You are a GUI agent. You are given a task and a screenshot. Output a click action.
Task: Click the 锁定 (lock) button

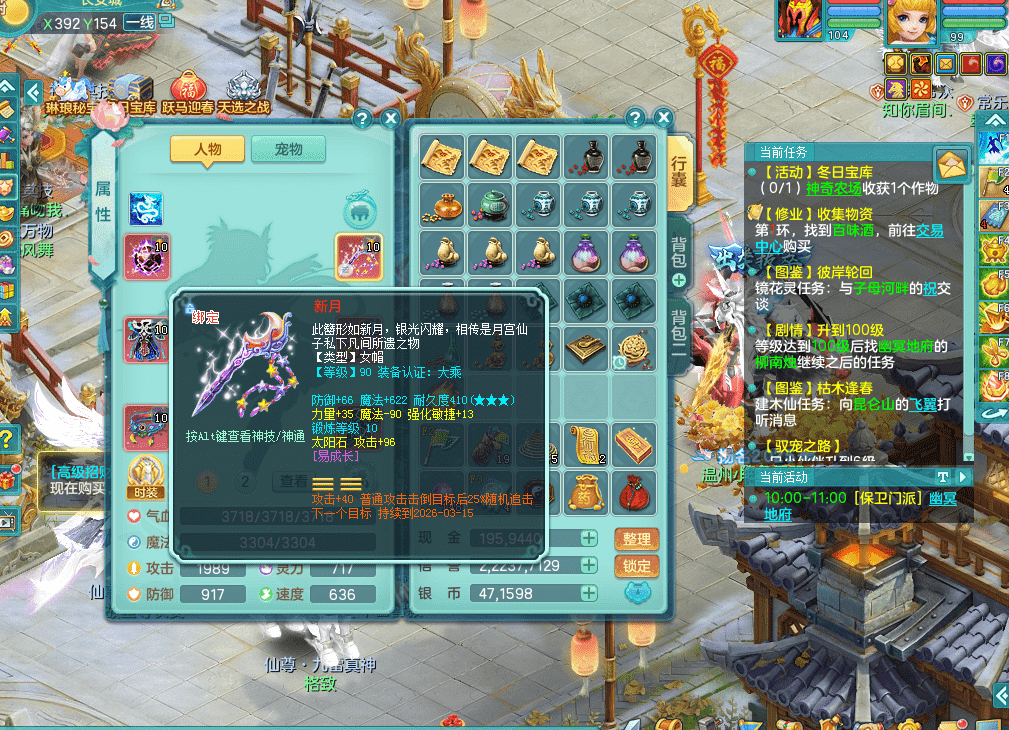(637, 566)
